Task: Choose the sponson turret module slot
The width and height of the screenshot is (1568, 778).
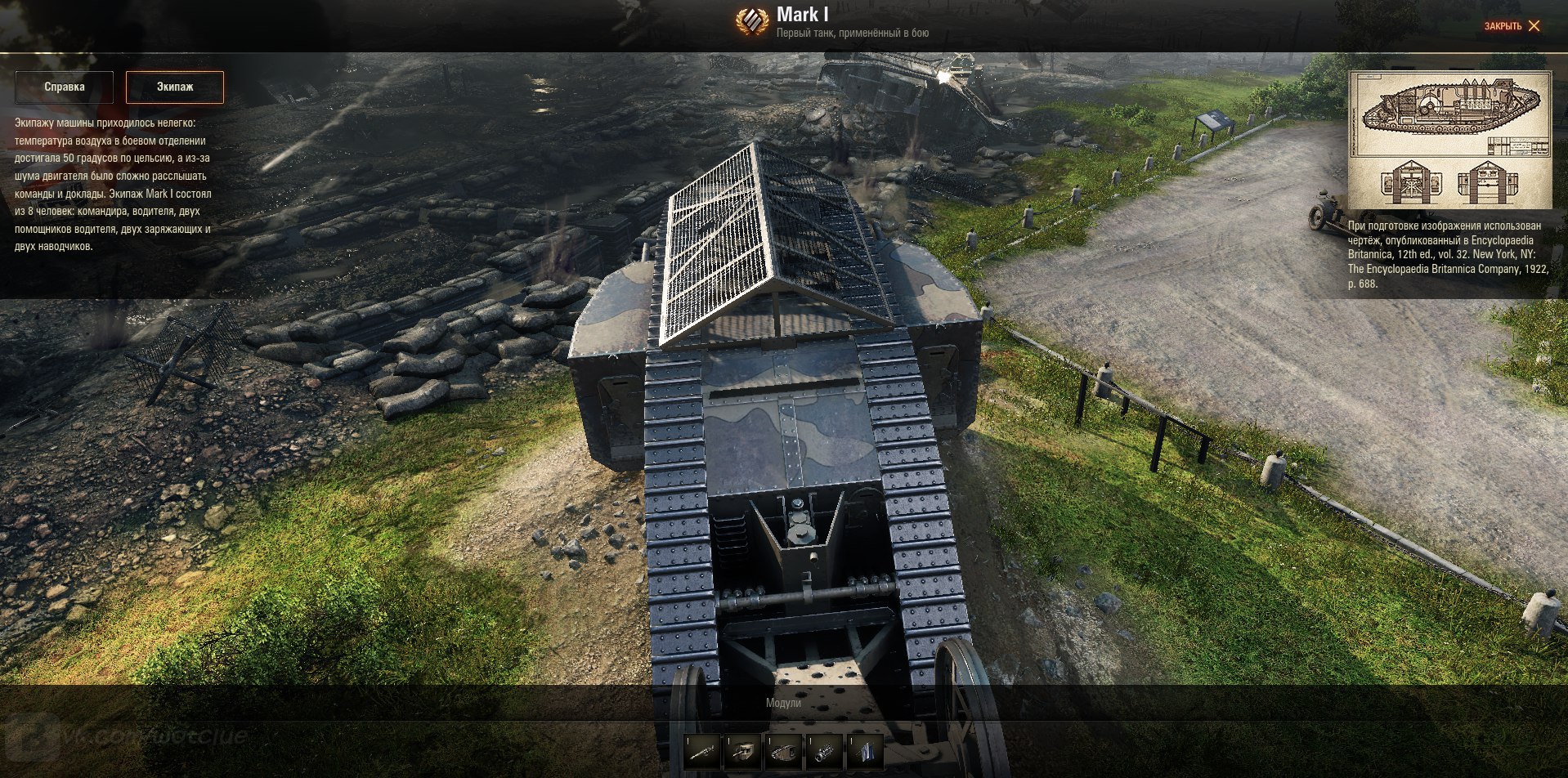Action: [743, 750]
